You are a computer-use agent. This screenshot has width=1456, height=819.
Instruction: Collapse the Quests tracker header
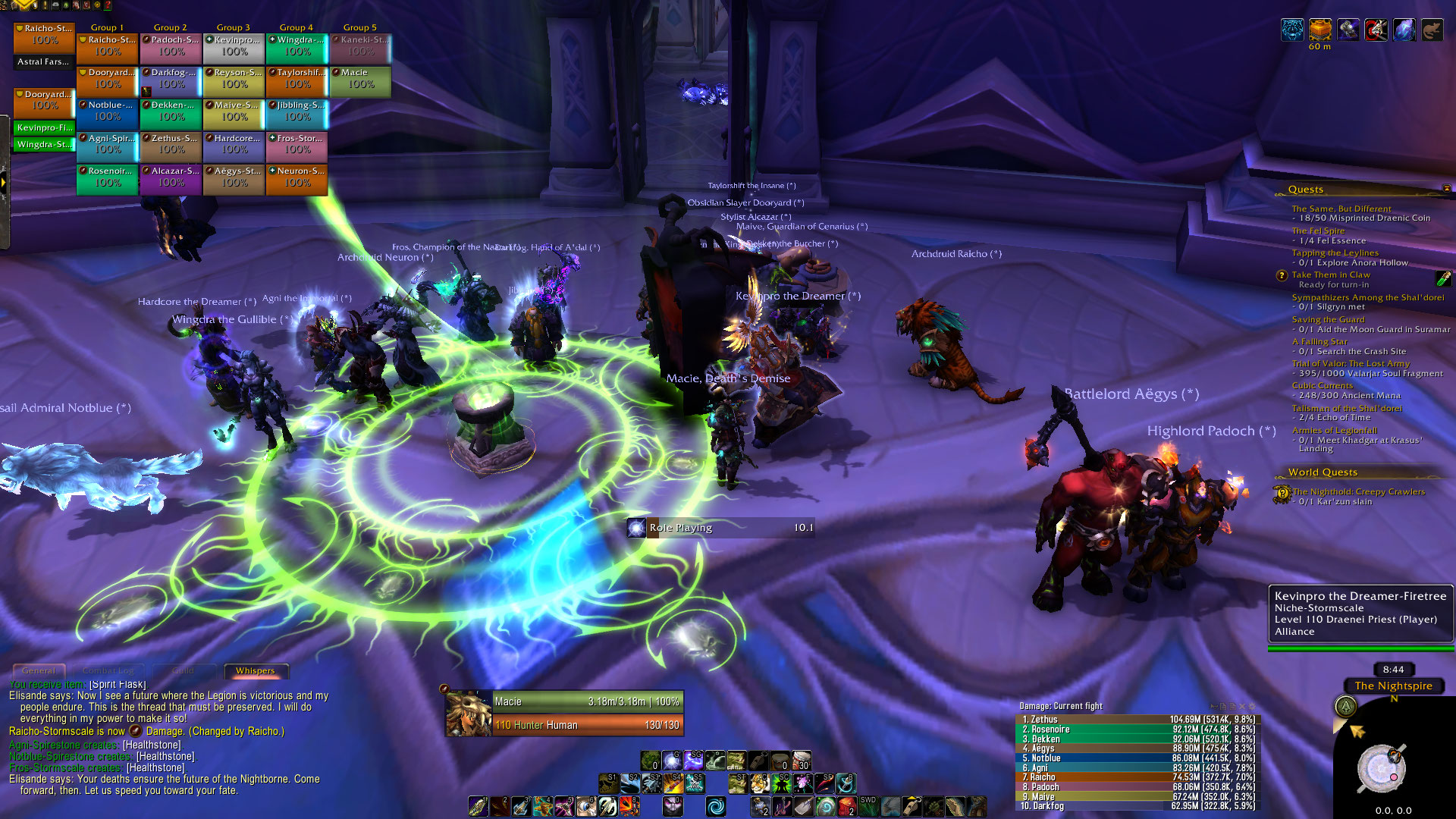pyautogui.click(x=1446, y=189)
